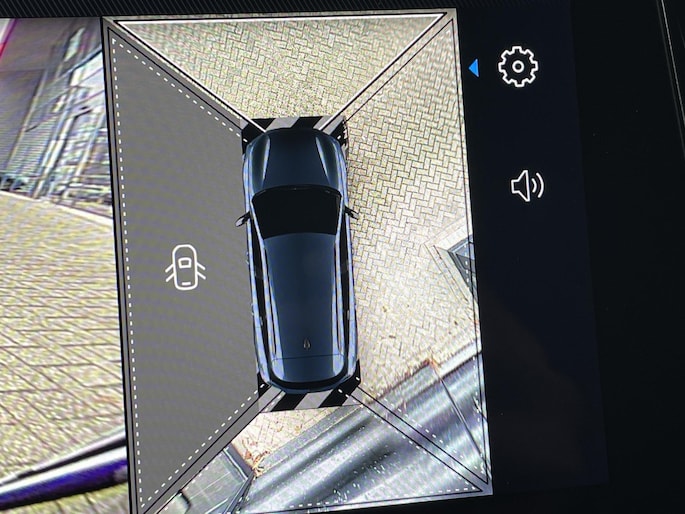Open the camera settings gear icon

point(517,66)
